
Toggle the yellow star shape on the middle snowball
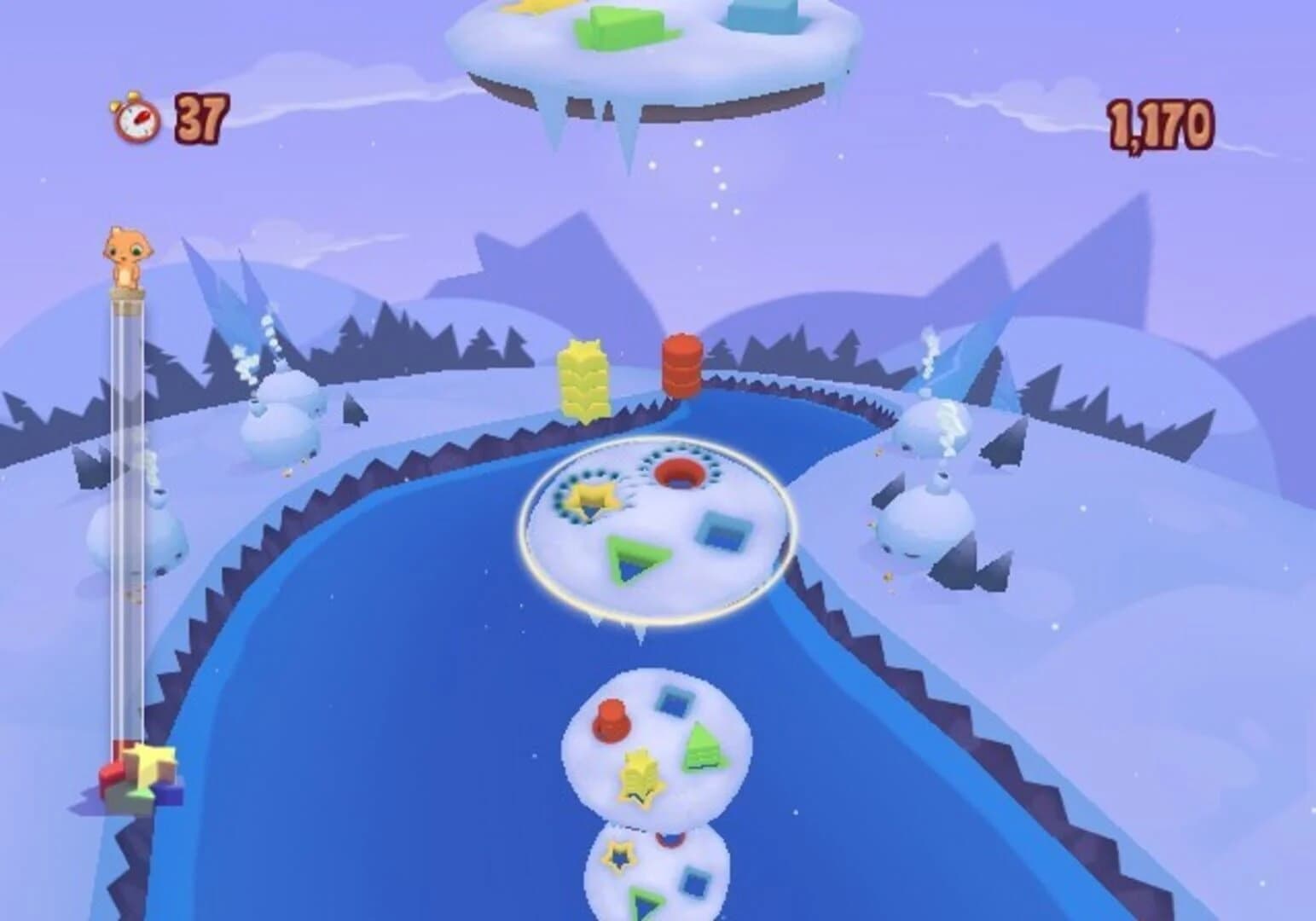click(x=641, y=773)
